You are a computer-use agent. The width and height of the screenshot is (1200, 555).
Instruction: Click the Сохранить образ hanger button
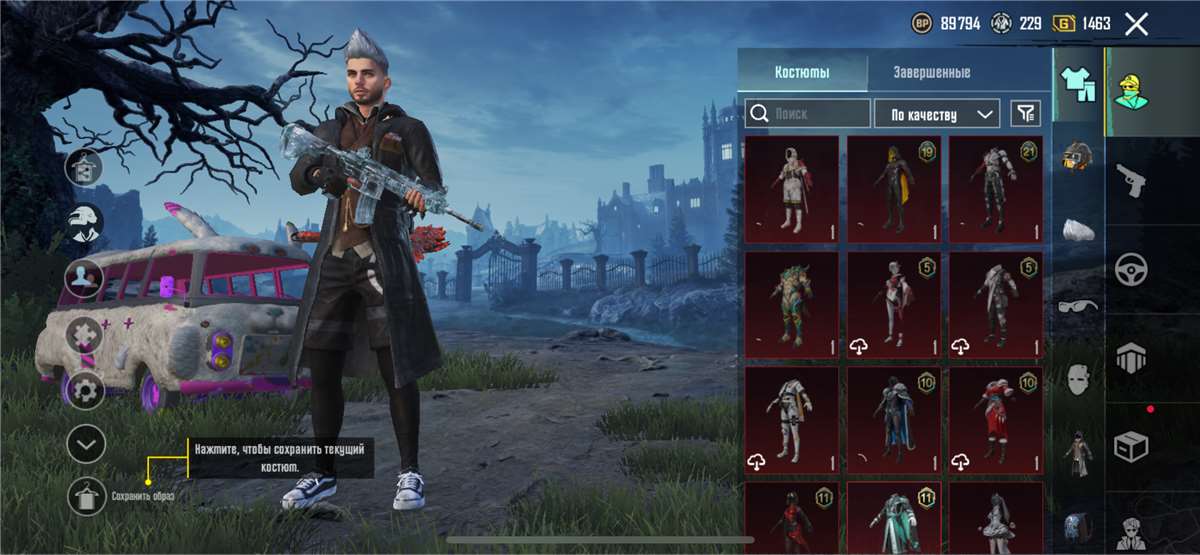(87, 496)
